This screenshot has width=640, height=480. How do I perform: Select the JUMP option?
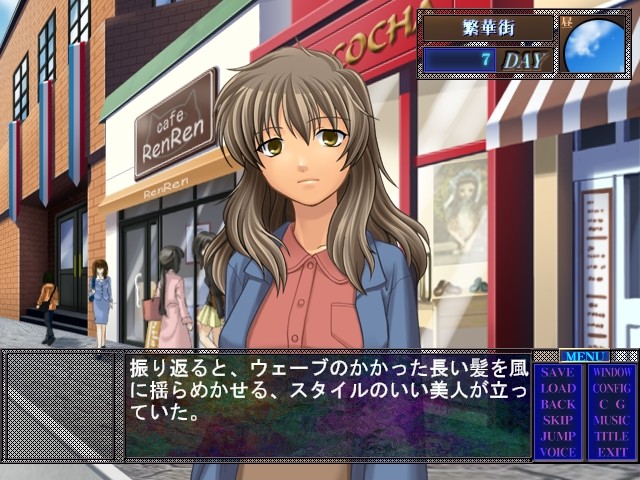coord(558,436)
